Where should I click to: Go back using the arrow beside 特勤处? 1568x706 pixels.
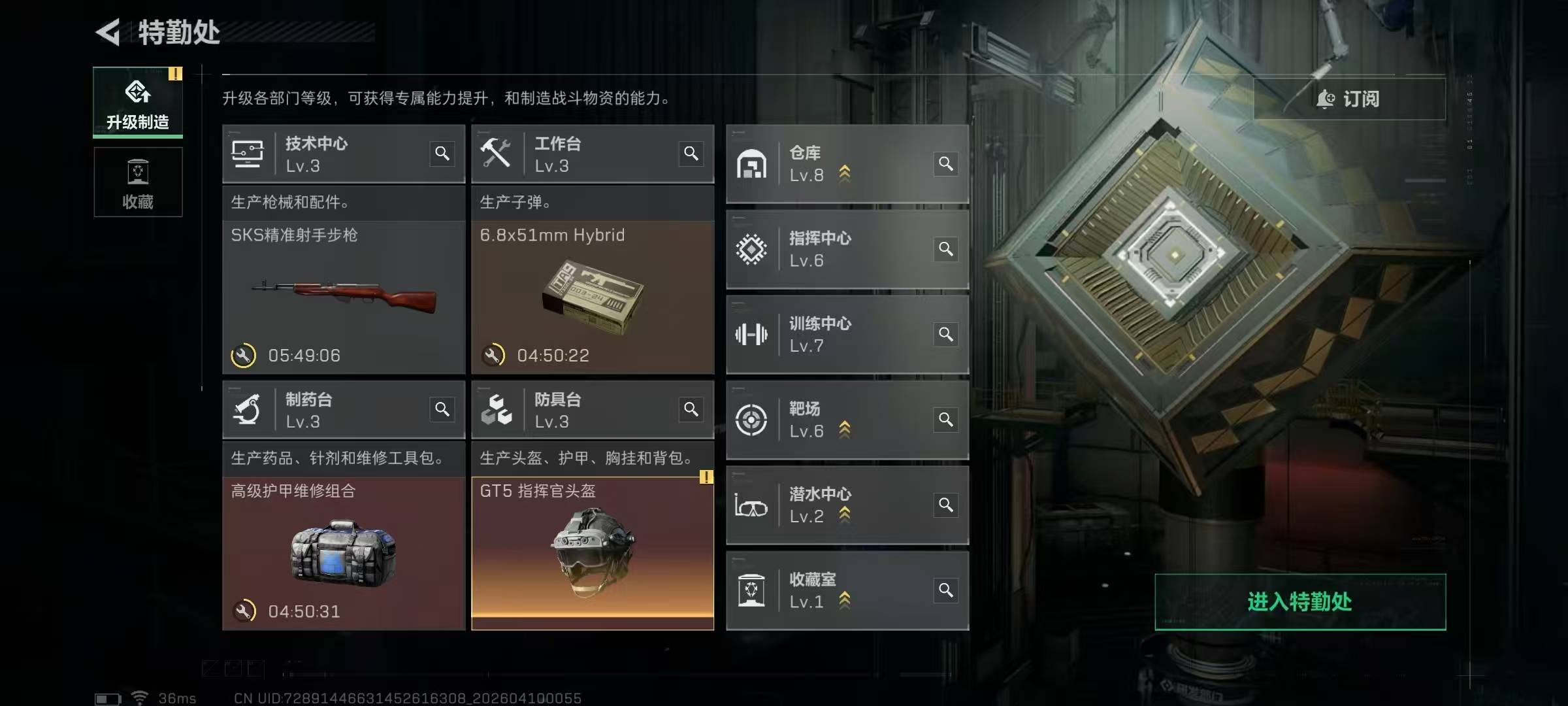(x=108, y=32)
